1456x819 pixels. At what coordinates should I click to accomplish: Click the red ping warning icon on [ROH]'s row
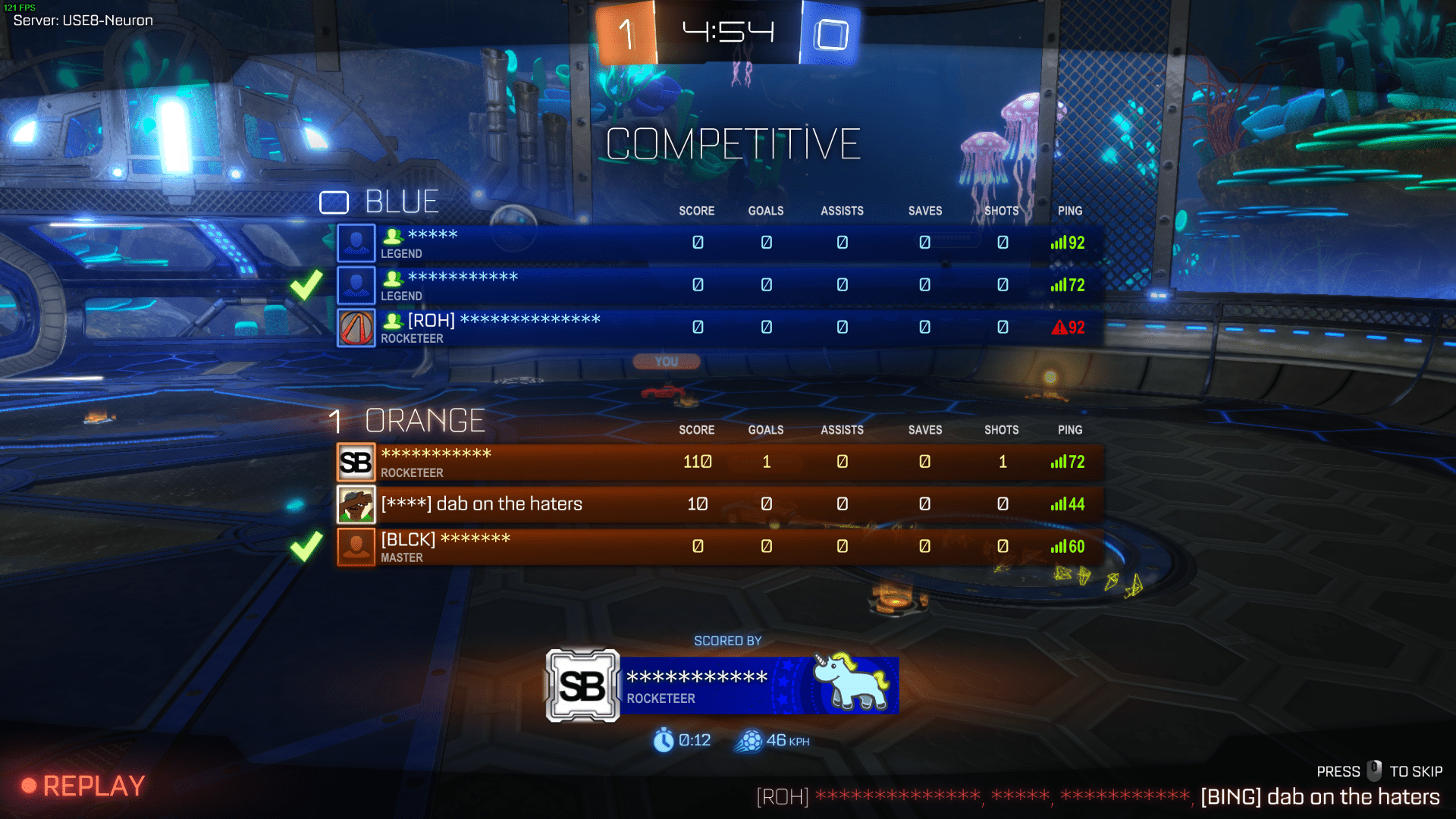tap(1059, 328)
